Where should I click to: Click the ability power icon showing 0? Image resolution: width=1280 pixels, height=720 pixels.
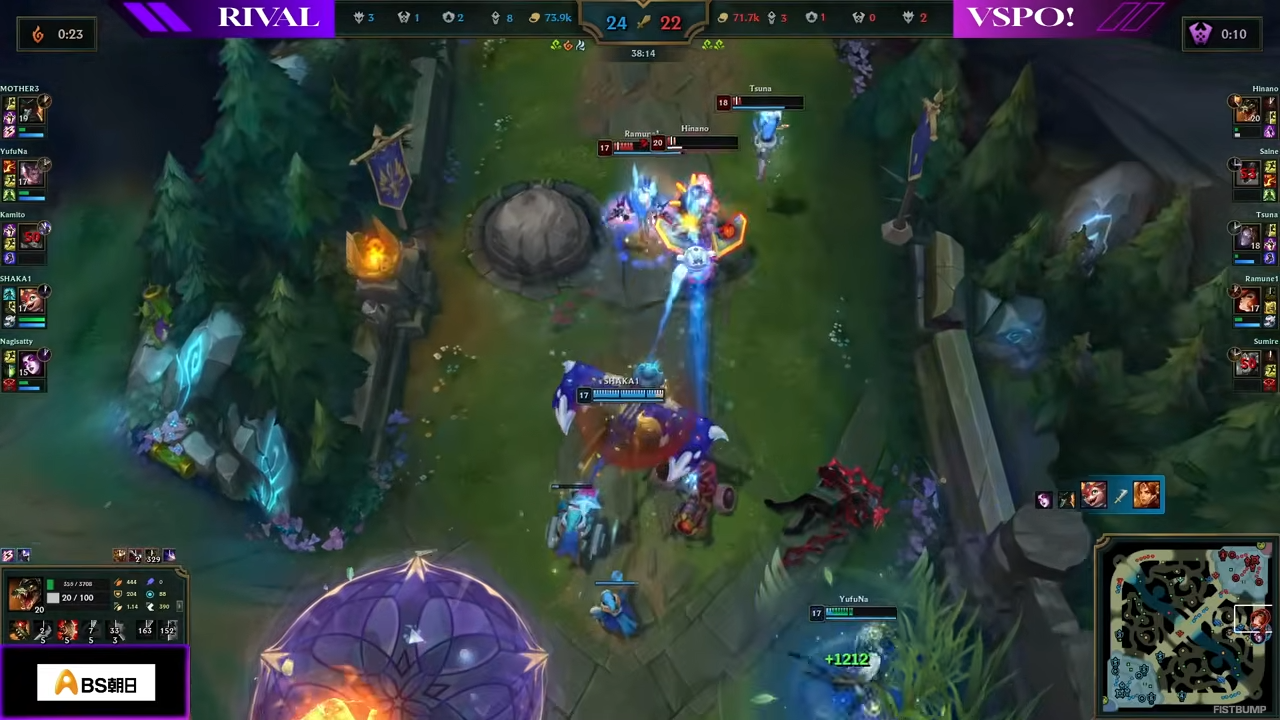coord(151,582)
